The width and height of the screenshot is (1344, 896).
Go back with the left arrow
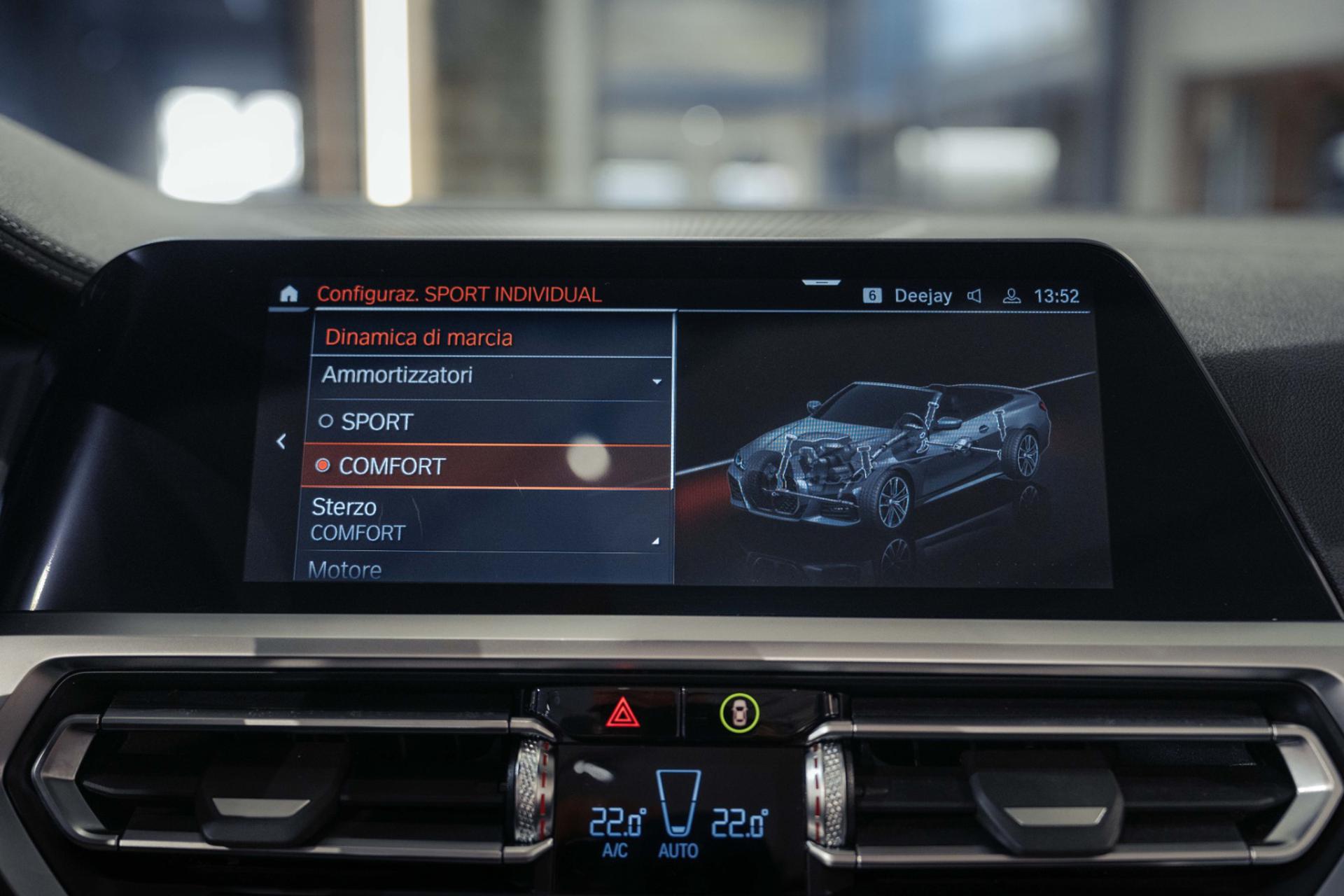click(281, 441)
